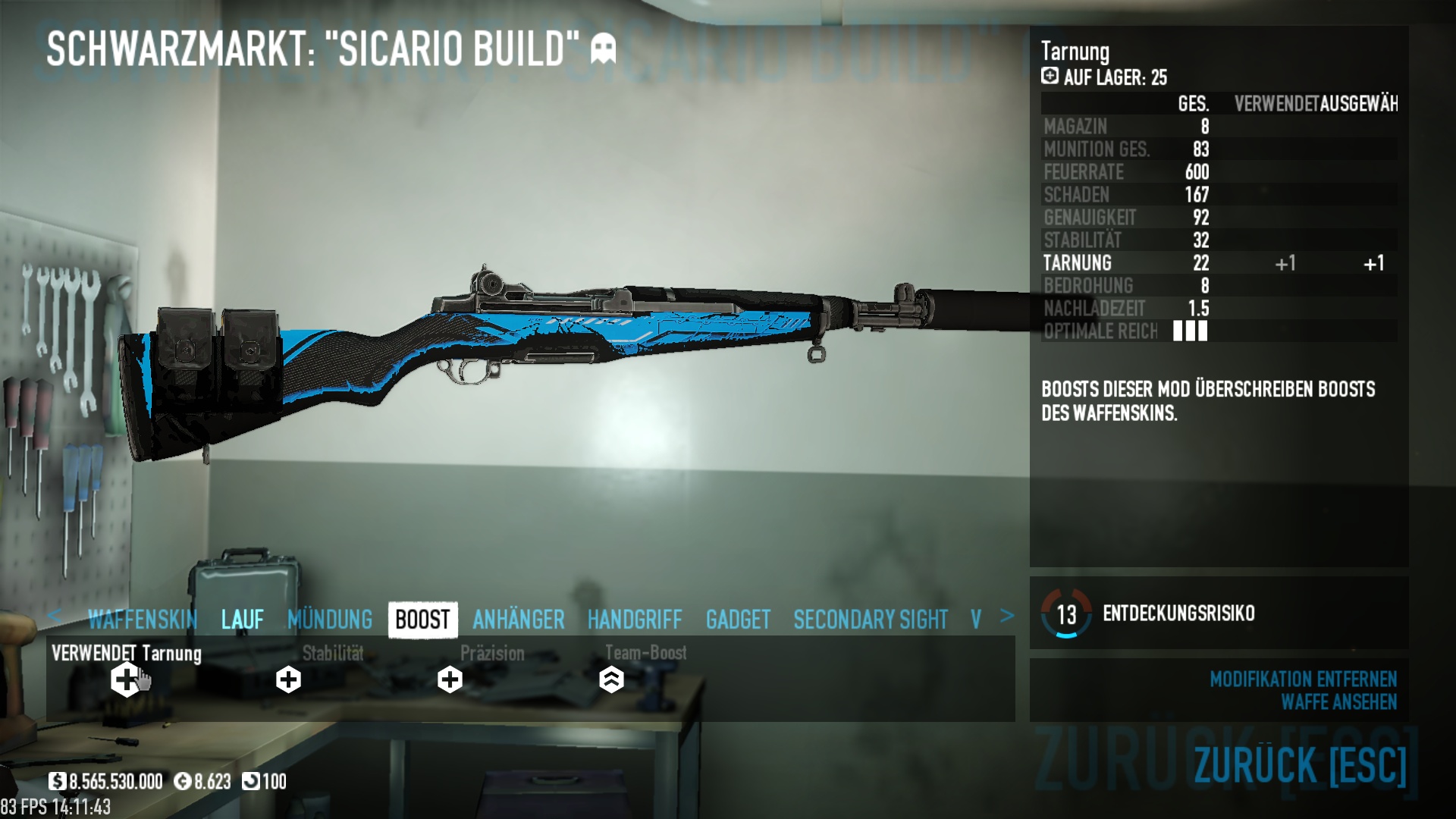
Task: Switch to the Anhänger tab
Action: coord(519,620)
